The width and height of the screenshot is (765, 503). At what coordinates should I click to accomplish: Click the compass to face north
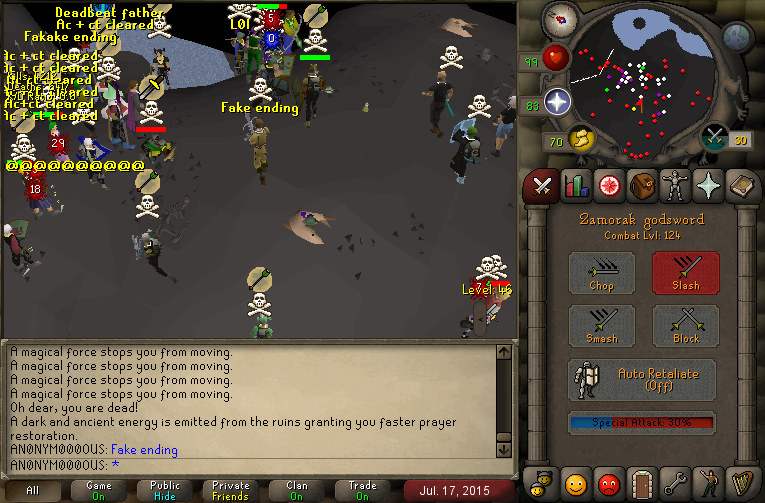[x=557, y=18]
